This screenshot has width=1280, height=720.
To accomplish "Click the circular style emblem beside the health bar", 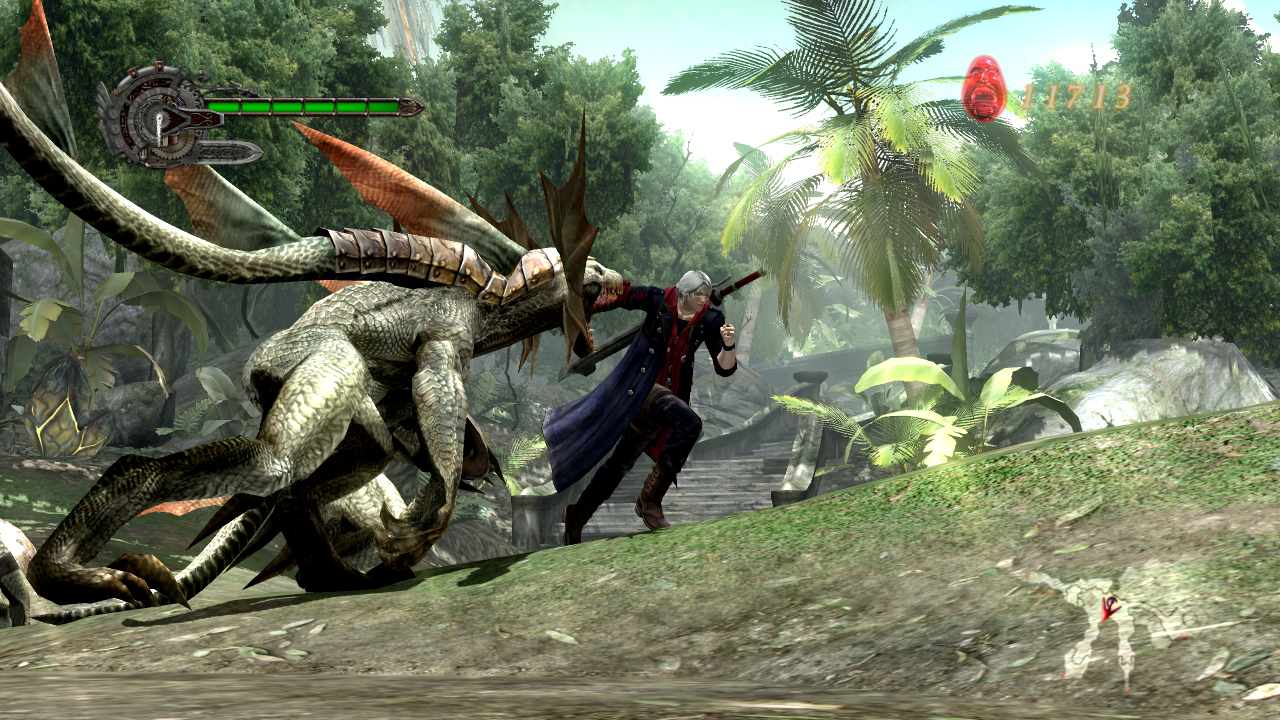I will click(x=157, y=115).
